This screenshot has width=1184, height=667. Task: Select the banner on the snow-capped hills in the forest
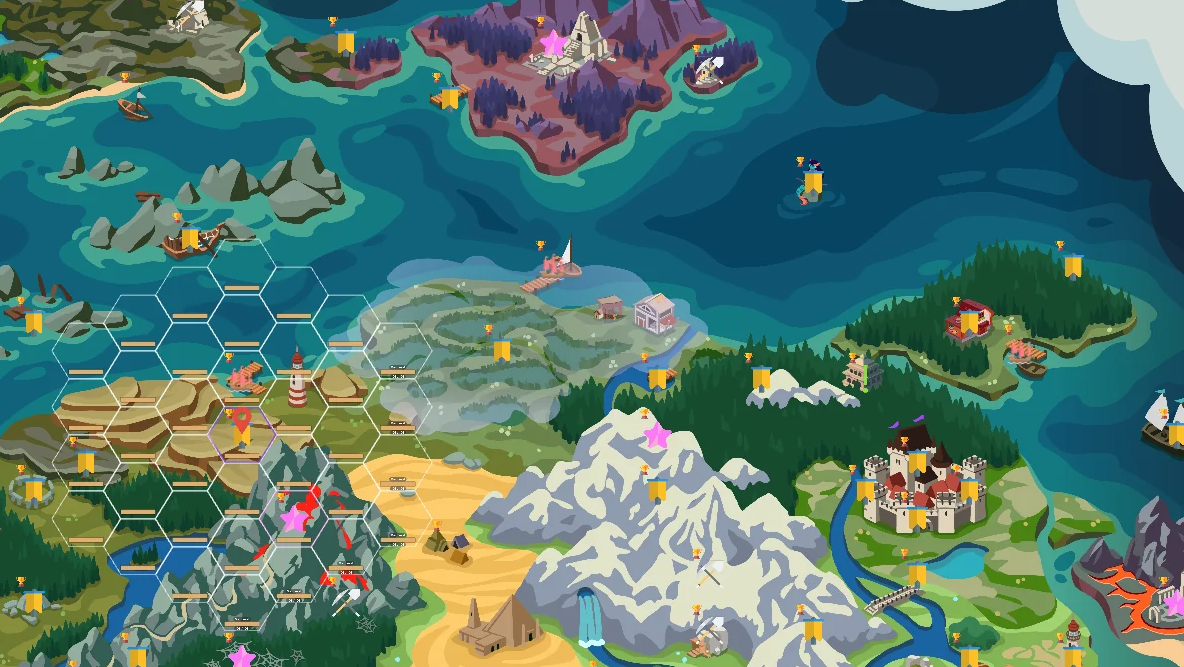(x=761, y=378)
